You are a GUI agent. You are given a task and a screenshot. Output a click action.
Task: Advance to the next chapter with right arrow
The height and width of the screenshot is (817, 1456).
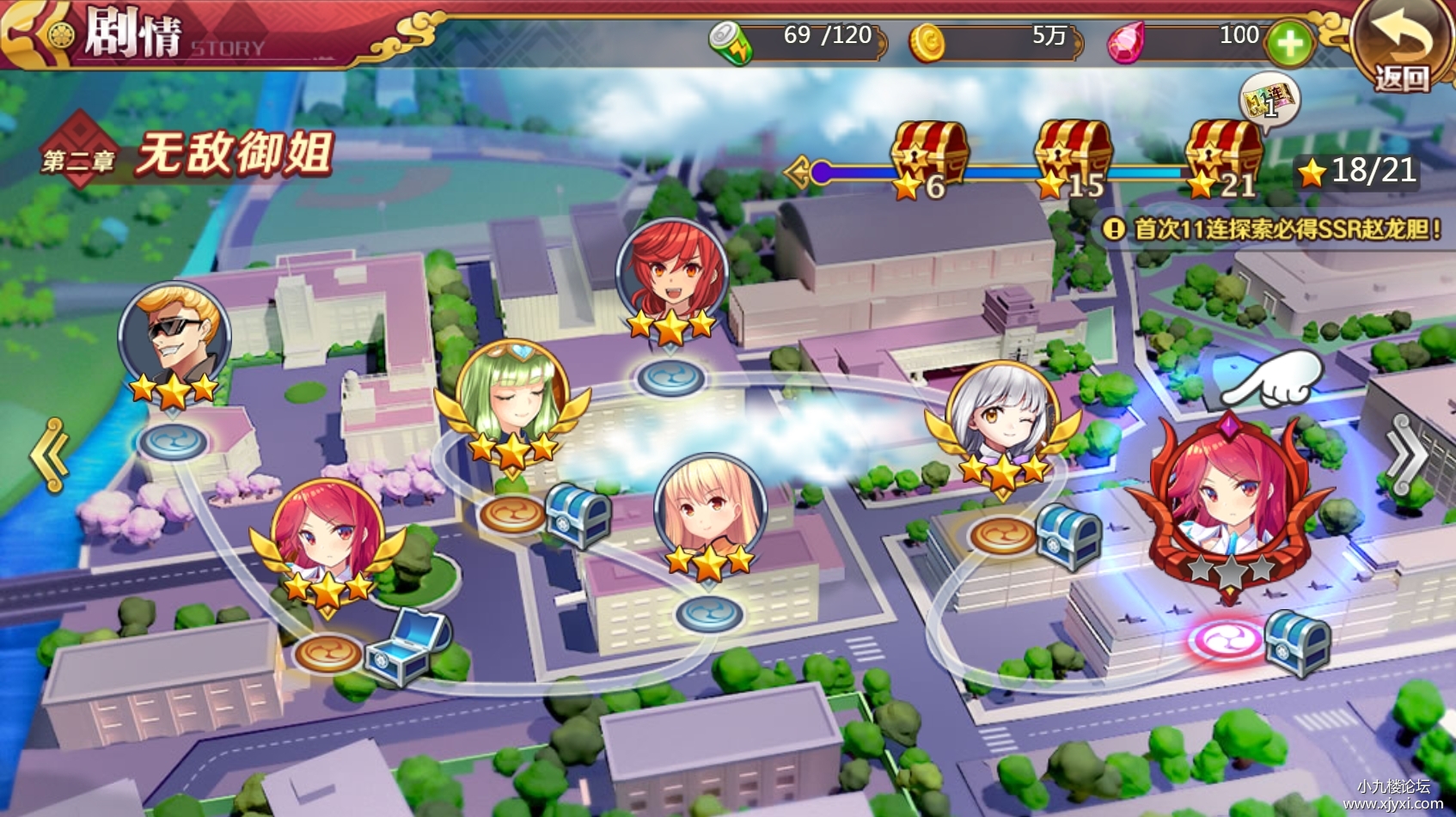pyautogui.click(x=1407, y=455)
